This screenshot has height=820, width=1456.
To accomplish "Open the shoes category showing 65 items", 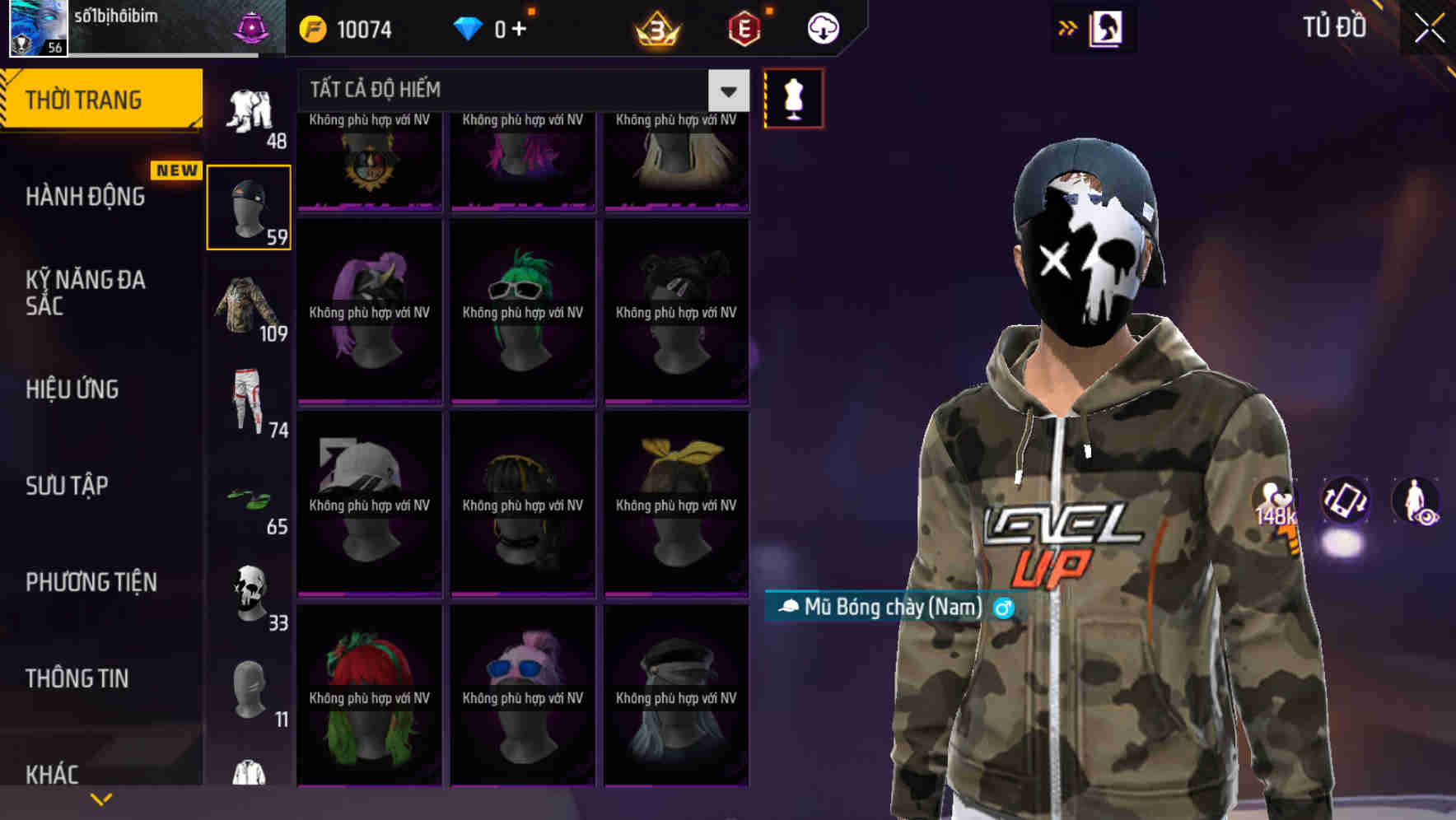I will point(248,498).
